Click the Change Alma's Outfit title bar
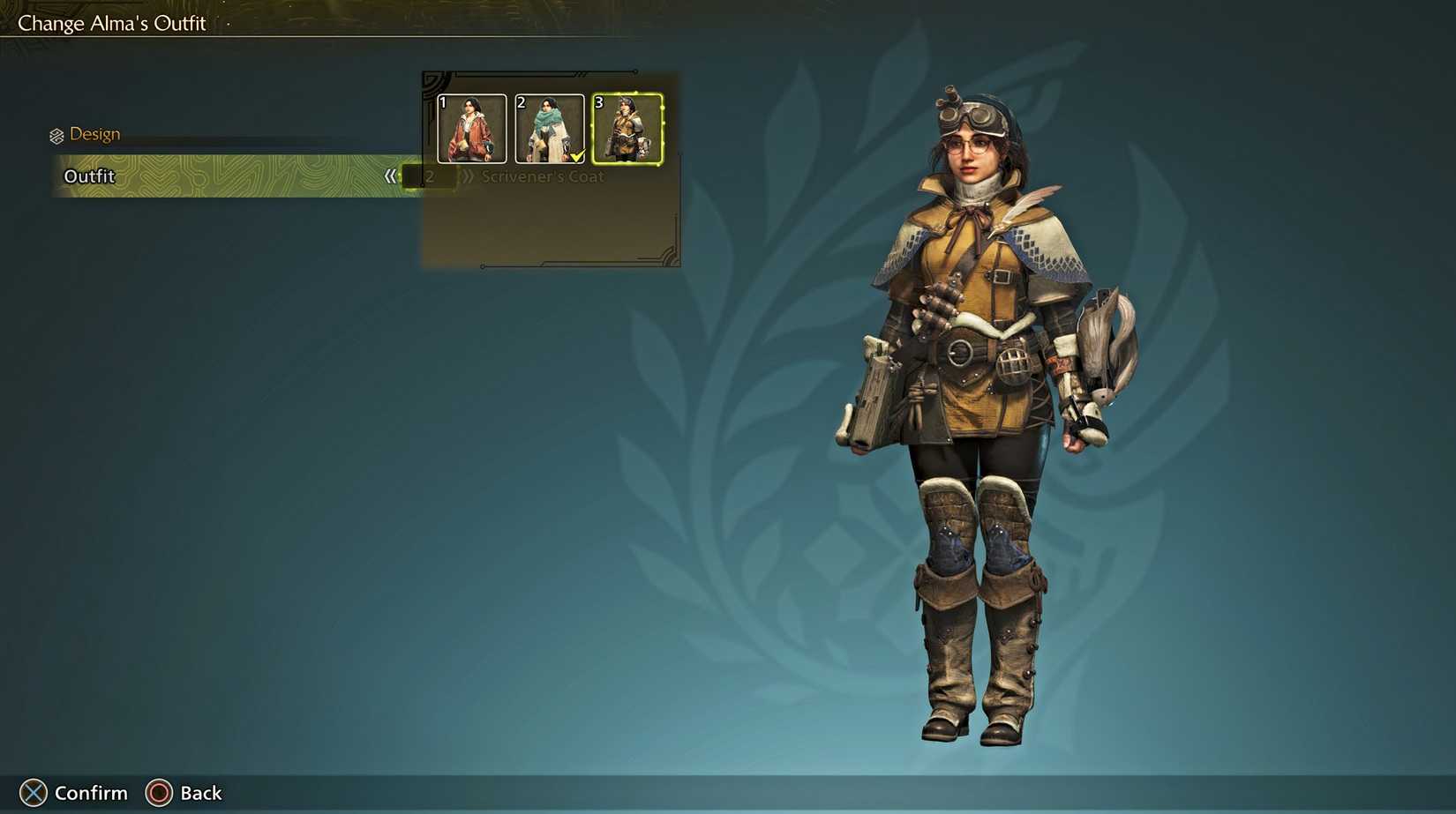This screenshot has height=814, width=1456. (x=111, y=22)
